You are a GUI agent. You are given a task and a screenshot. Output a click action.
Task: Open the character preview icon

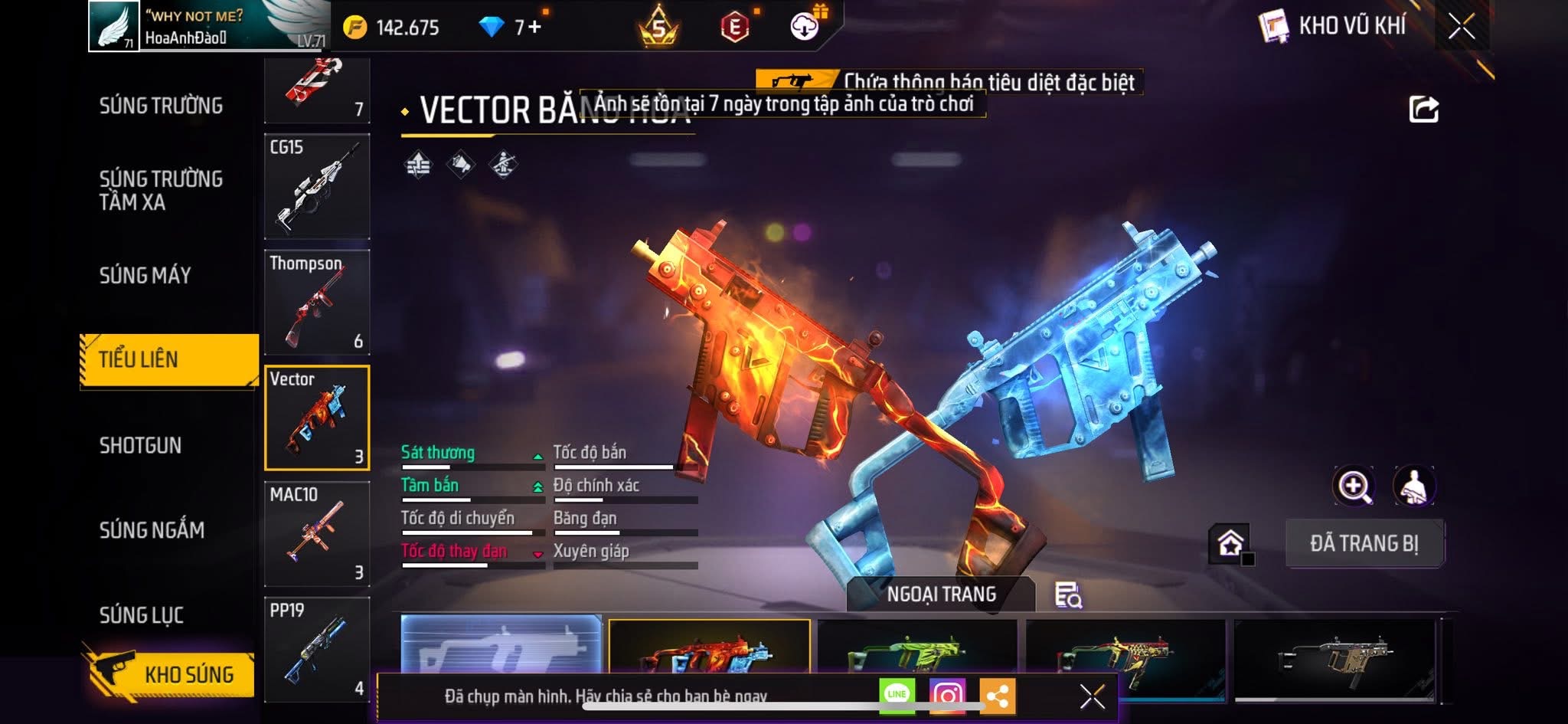tap(1413, 486)
